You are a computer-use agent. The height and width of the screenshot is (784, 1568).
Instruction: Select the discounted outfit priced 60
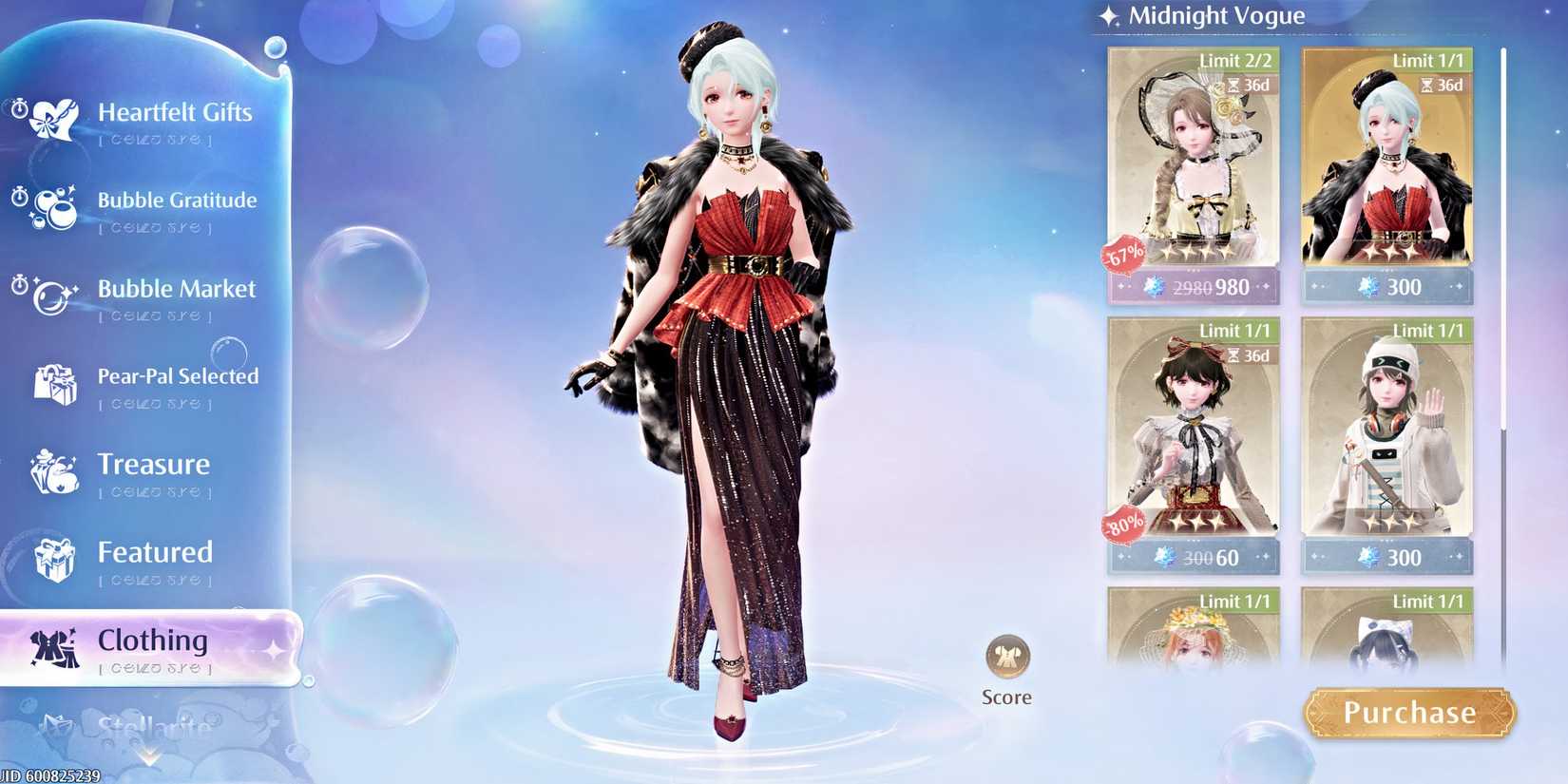click(1195, 437)
